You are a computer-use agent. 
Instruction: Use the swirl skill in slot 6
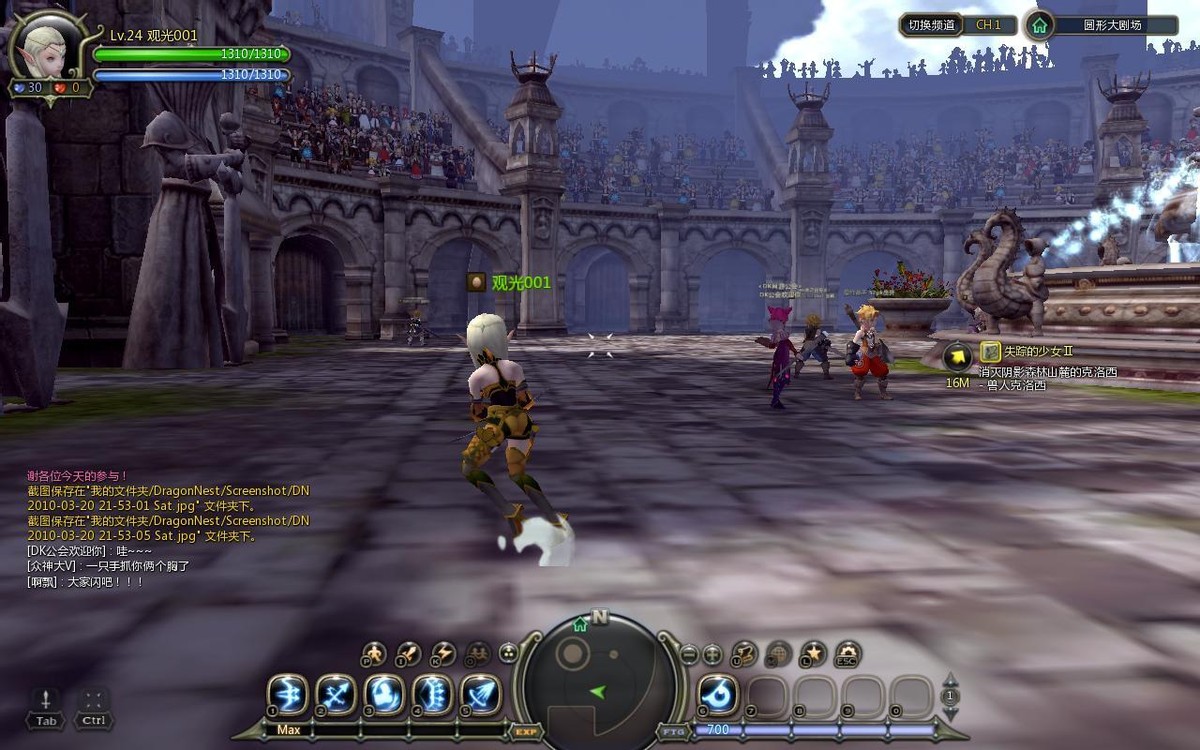717,694
